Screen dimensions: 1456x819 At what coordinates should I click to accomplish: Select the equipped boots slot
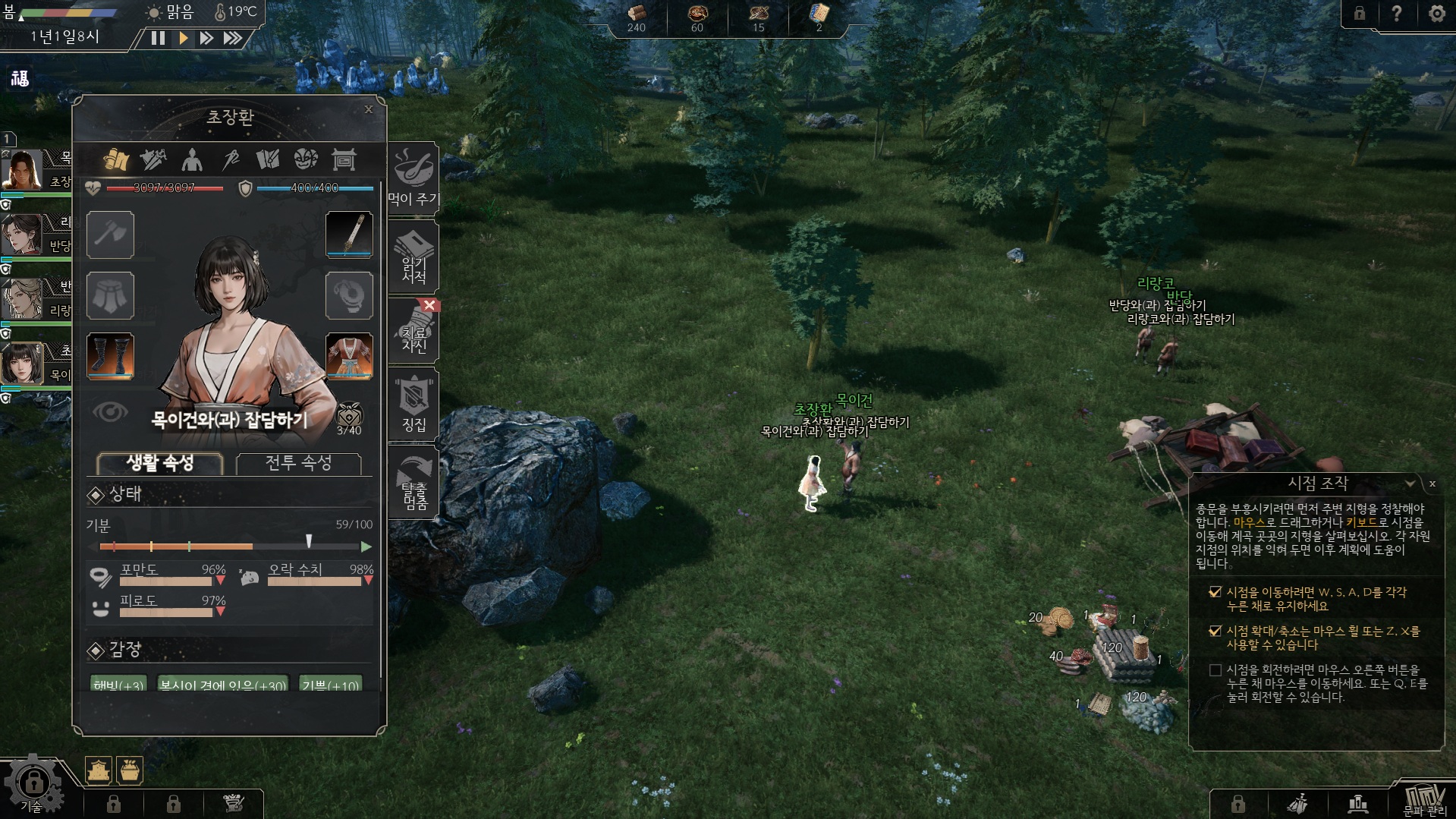click(x=110, y=356)
